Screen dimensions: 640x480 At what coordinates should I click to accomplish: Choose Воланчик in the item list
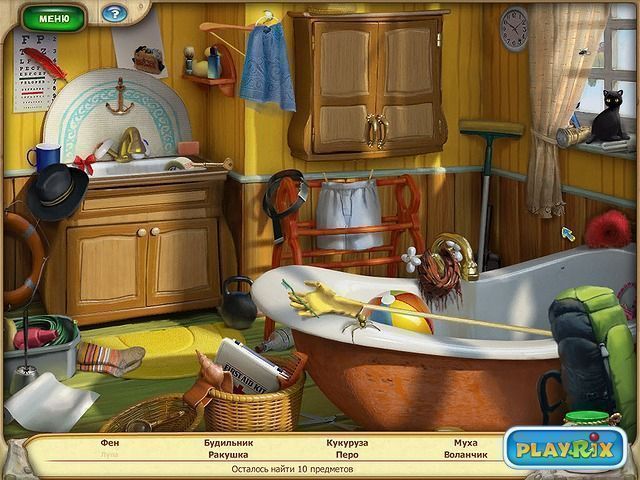pyautogui.click(x=465, y=454)
